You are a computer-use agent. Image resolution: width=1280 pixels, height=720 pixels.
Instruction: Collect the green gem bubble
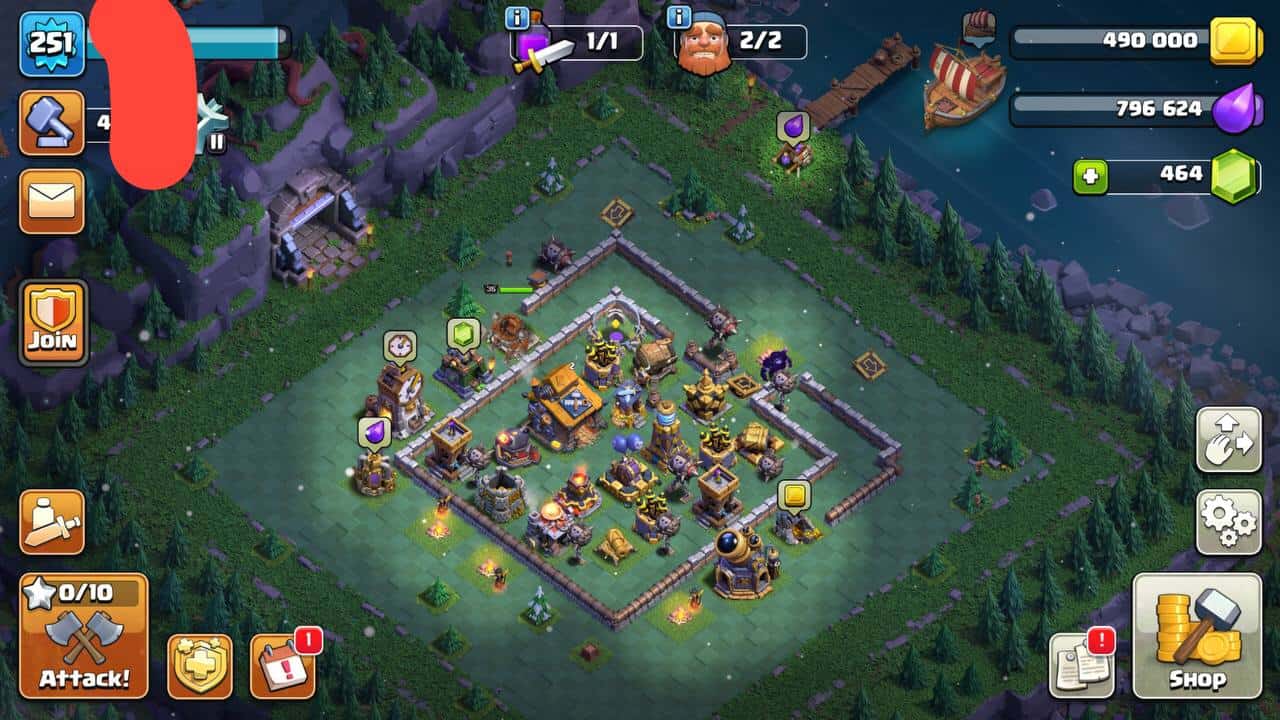pos(464,335)
